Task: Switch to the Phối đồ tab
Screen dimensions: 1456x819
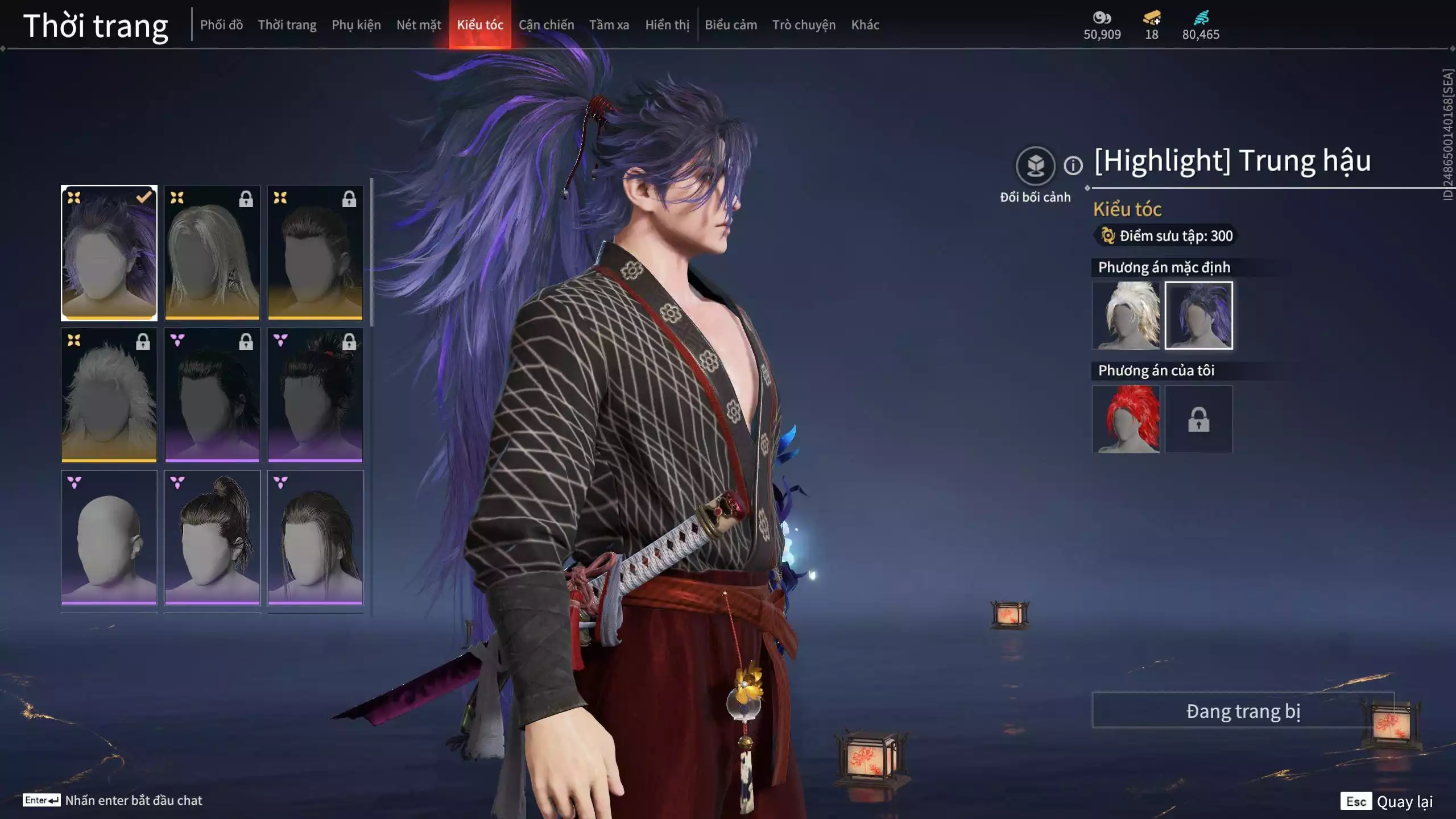Action: [x=221, y=24]
